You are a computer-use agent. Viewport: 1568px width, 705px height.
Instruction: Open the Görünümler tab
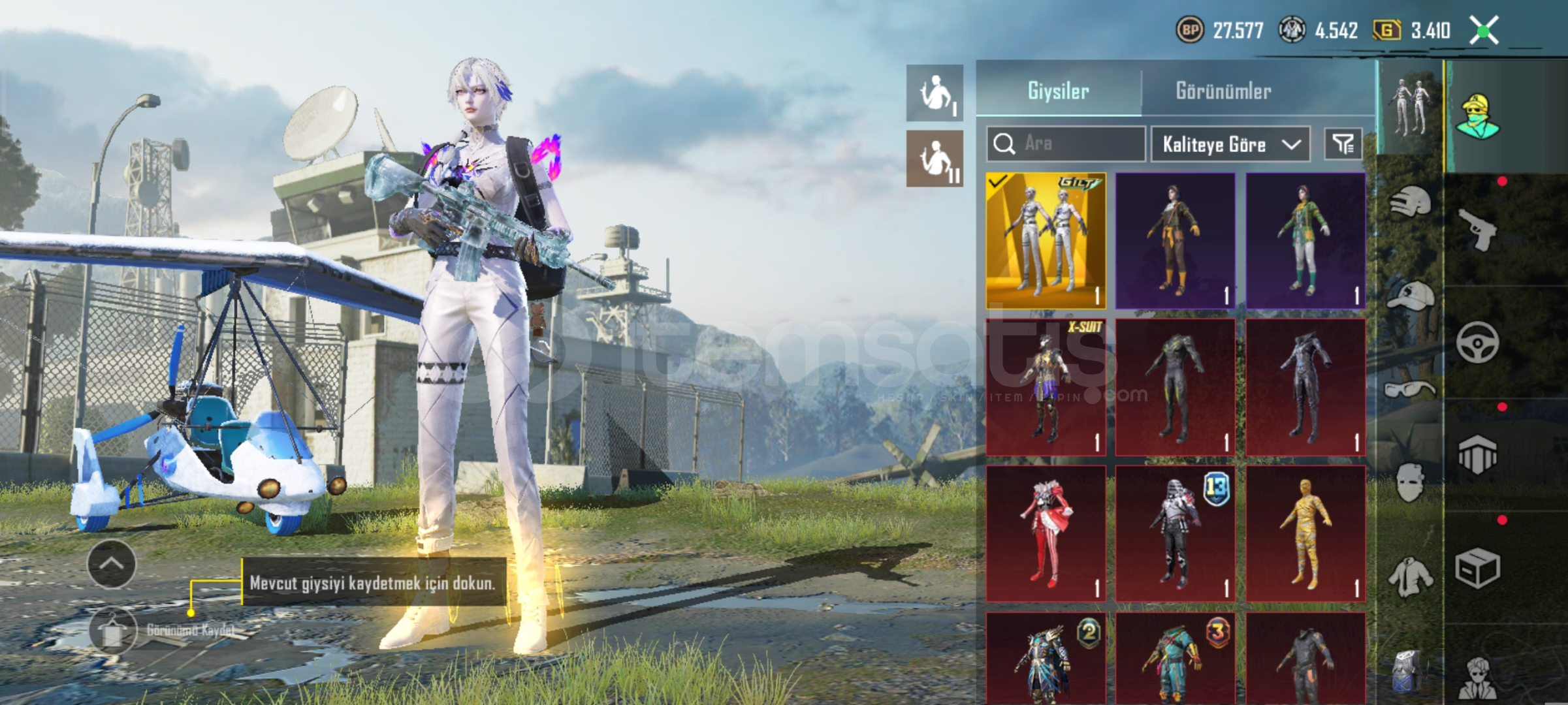point(1223,90)
